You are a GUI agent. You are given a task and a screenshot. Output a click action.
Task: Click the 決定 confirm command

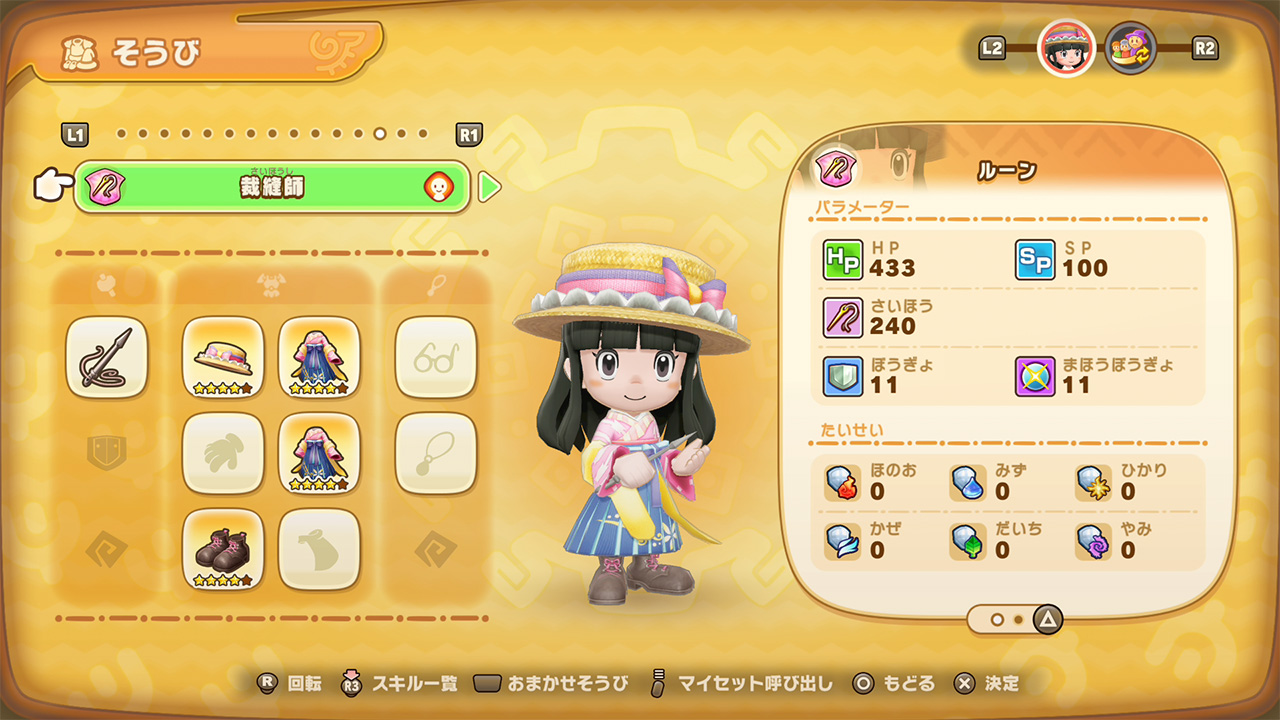[986, 684]
